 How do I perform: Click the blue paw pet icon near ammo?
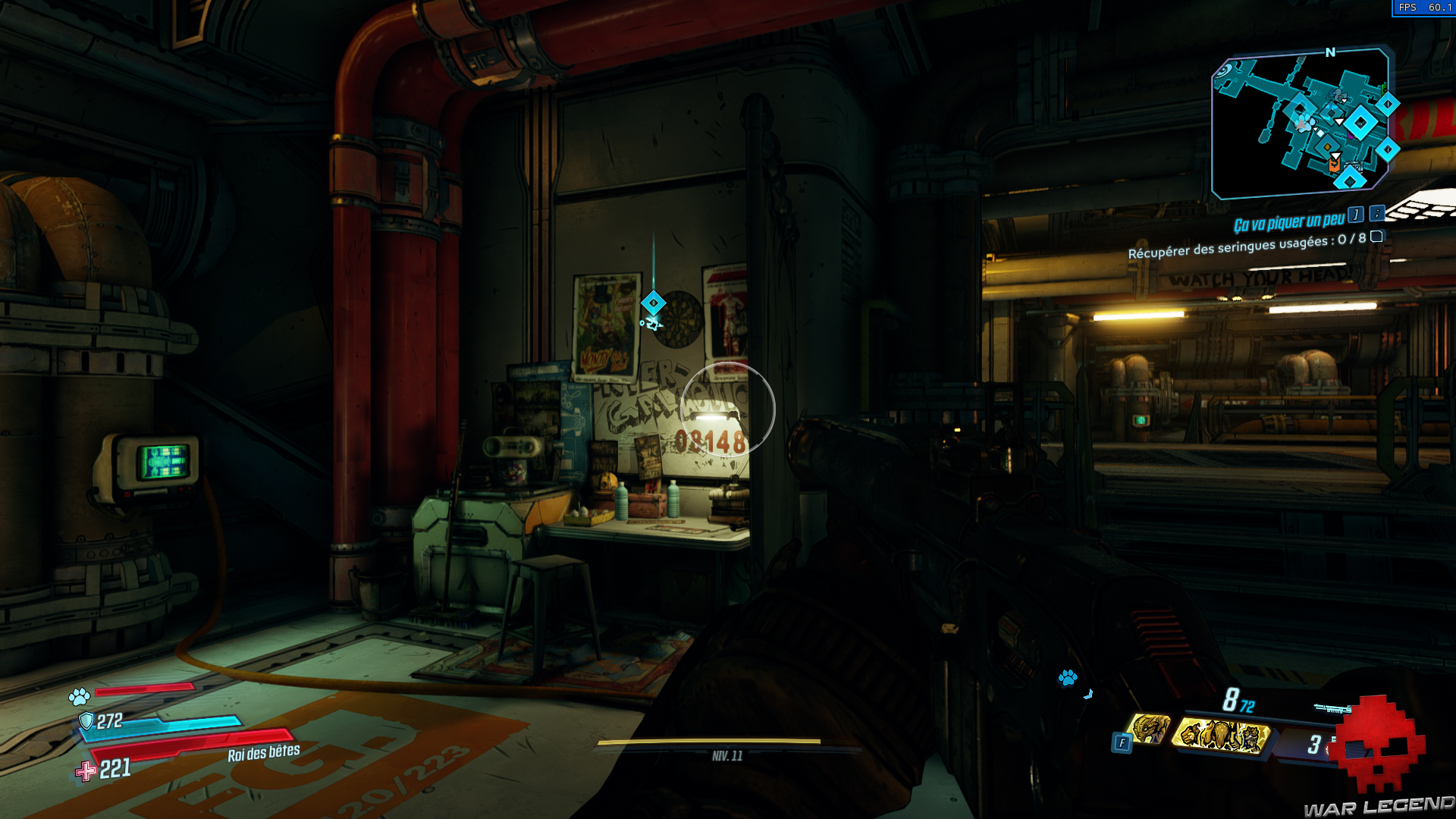click(1068, 677)
